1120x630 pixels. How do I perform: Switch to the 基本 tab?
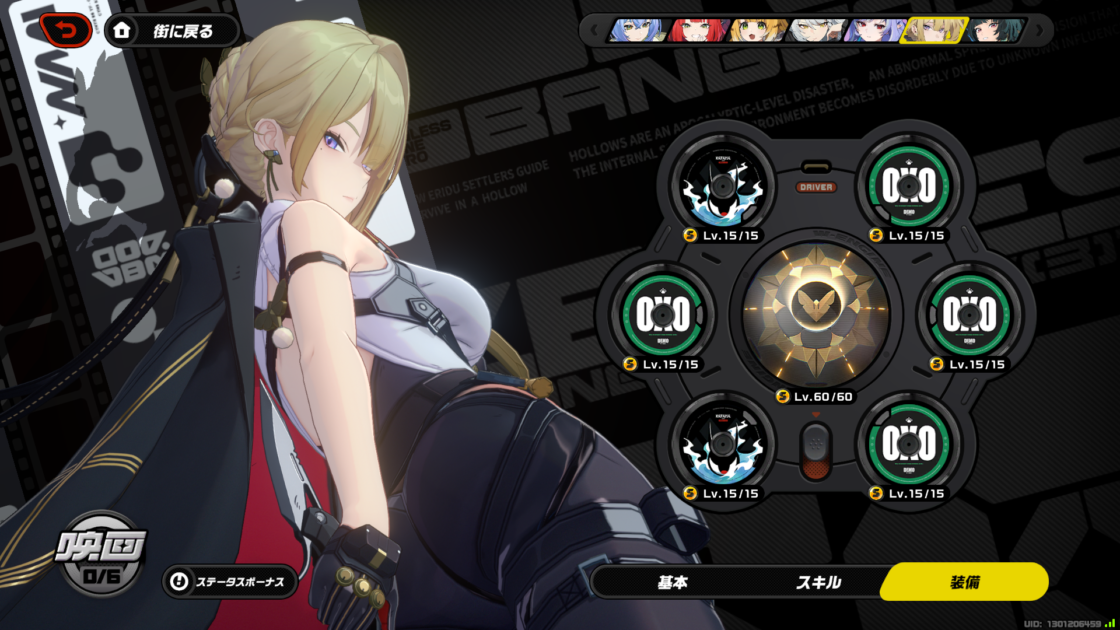tap(672, 582)
